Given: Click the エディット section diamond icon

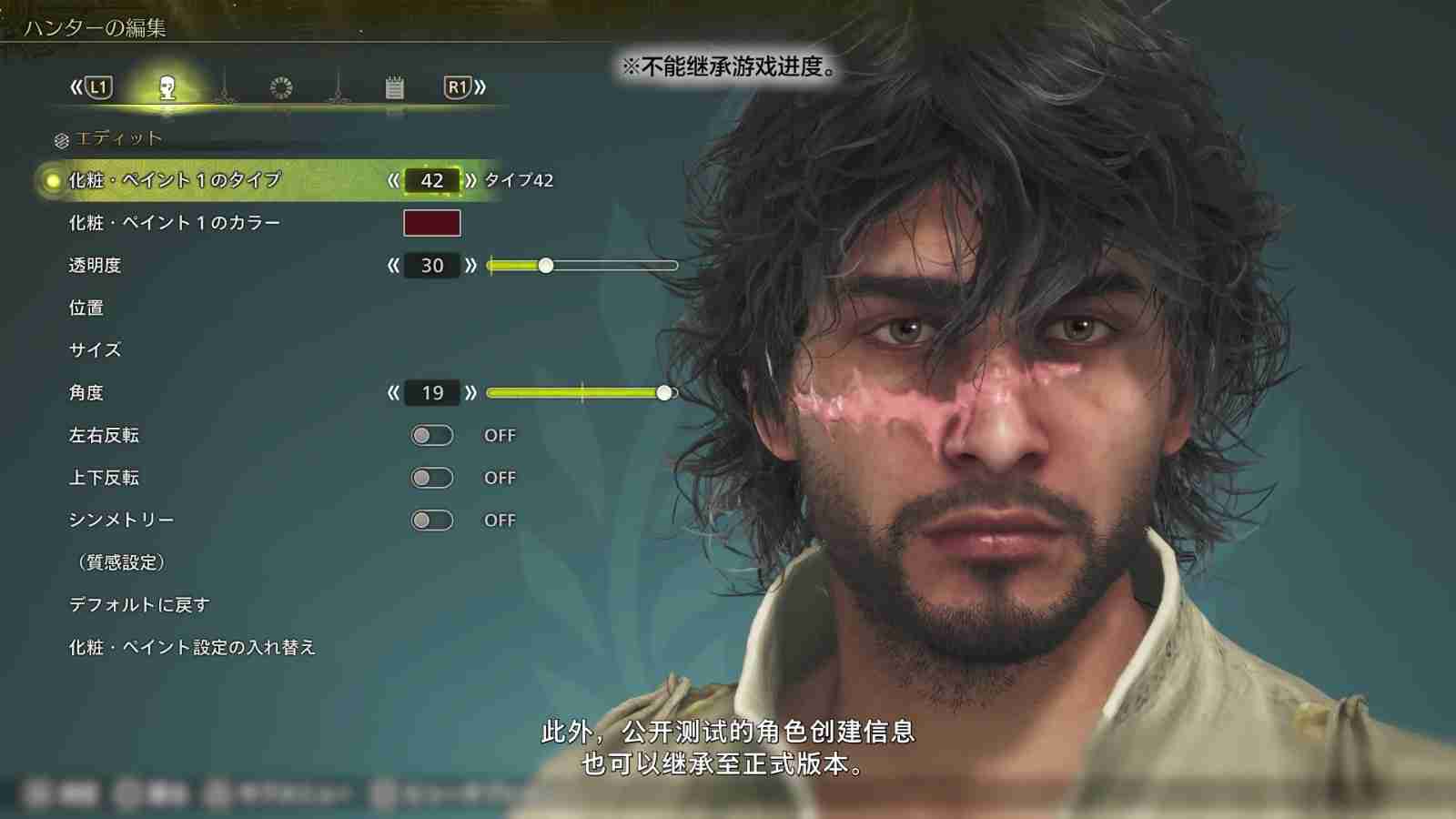Looking at the screenshot, I should (x=60, y=138).
